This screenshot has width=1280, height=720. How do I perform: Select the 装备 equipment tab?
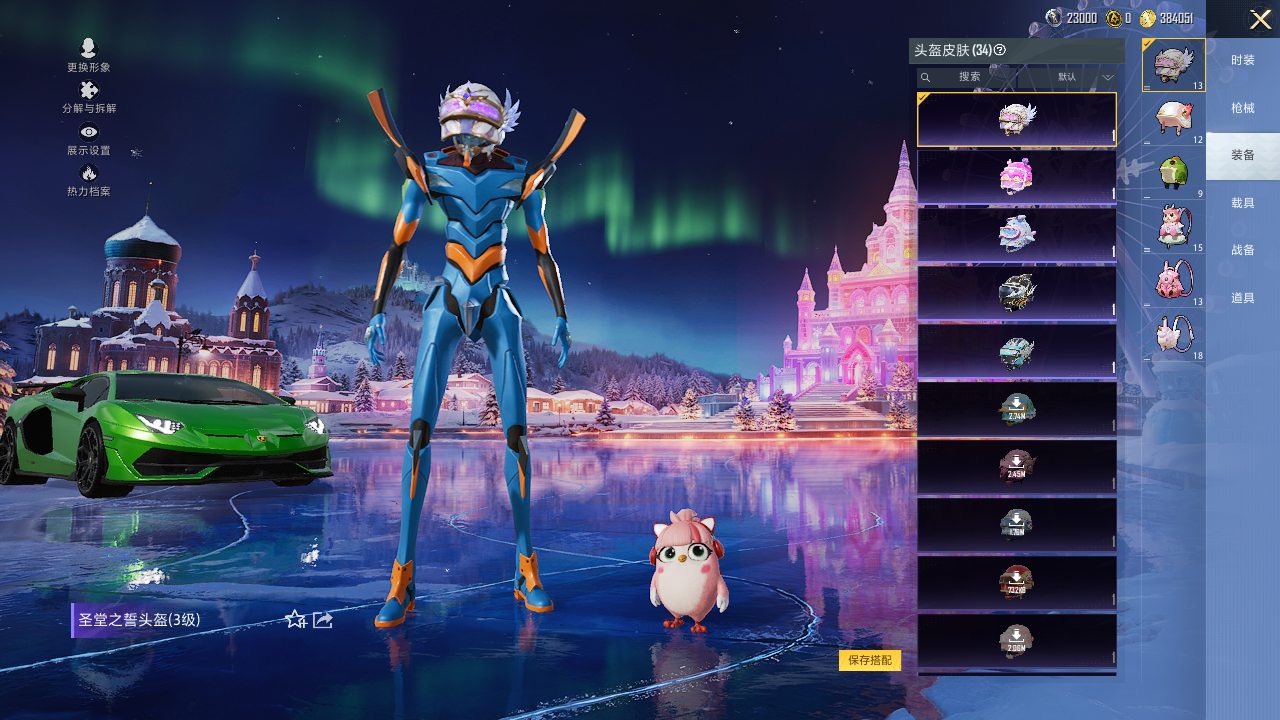click(1243, 155)
